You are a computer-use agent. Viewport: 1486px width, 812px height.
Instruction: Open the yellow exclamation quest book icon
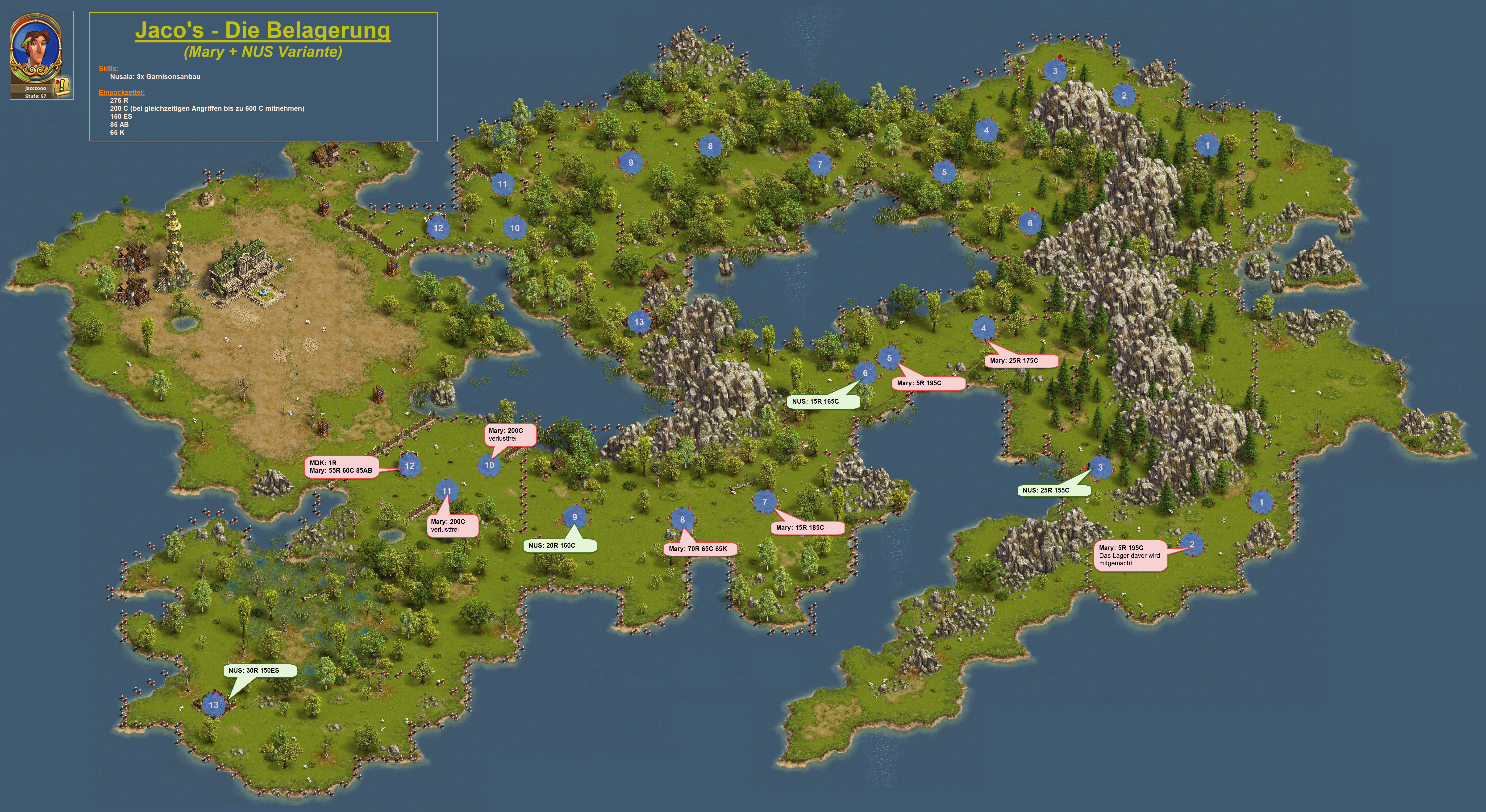pos(62,87)
